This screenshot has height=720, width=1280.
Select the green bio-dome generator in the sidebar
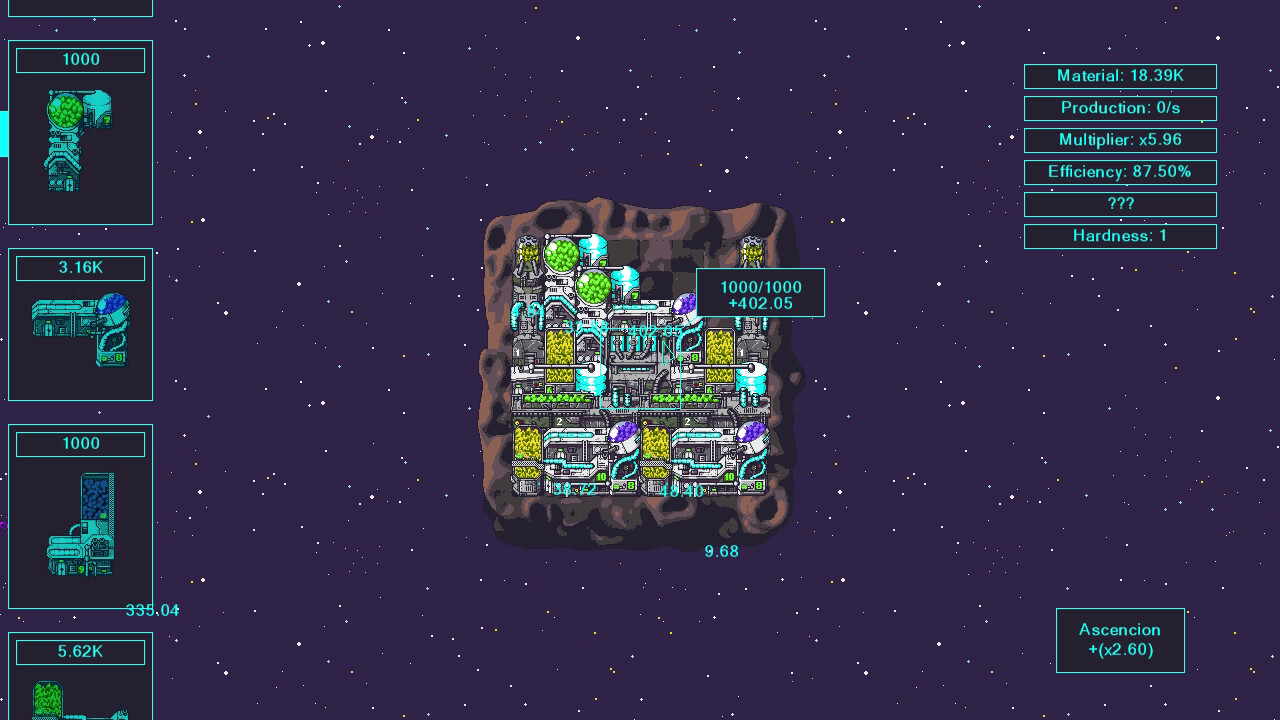[x=80, y=130]
